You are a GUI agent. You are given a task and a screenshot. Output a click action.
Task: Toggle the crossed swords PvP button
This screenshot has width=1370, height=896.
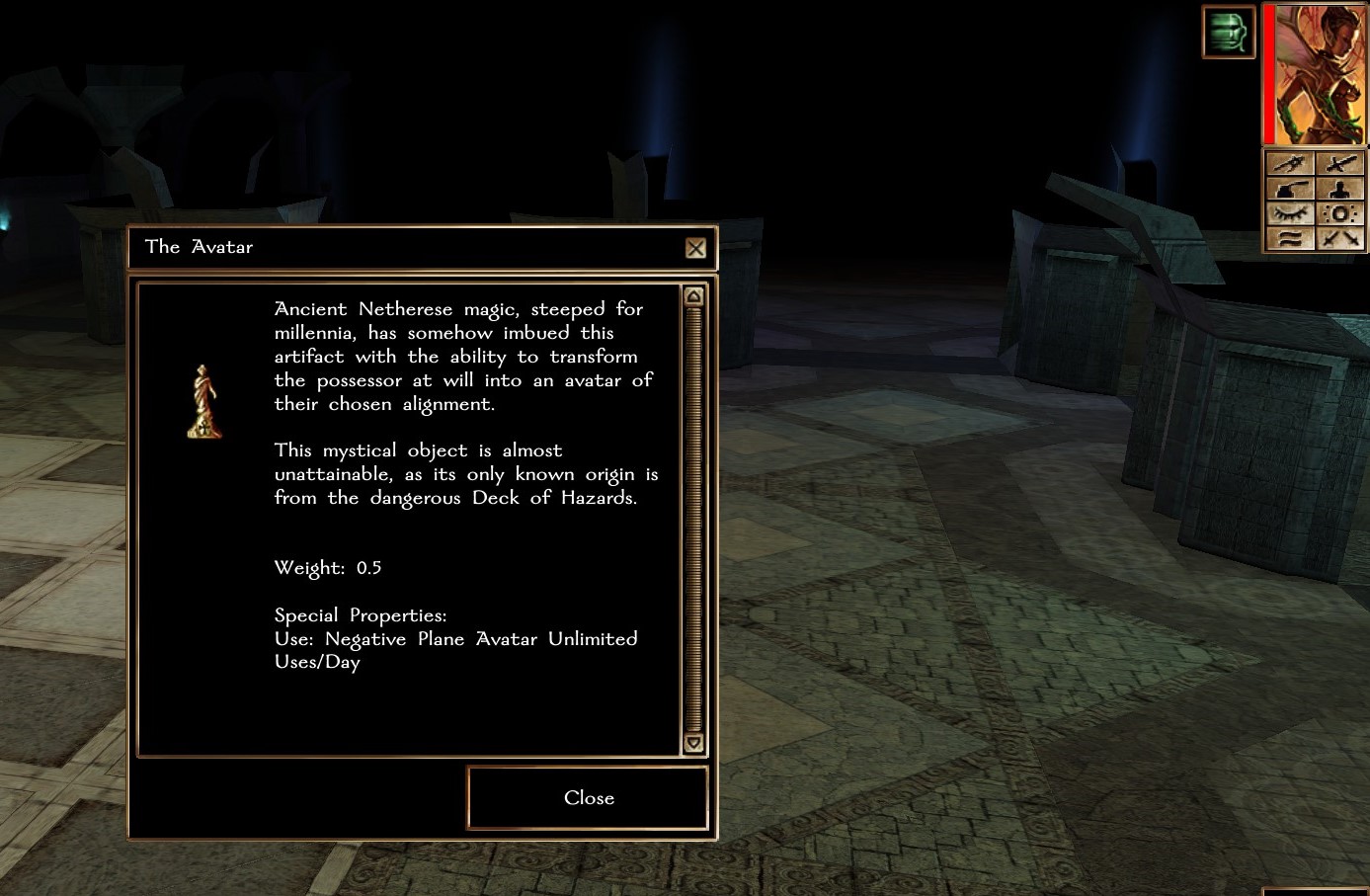tap(1340, 238)
